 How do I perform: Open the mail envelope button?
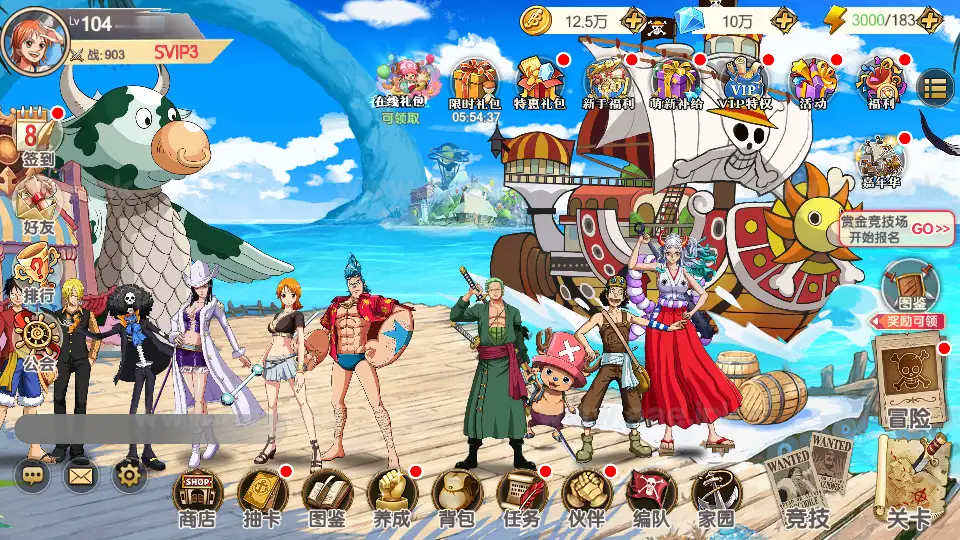pos(81,475)
